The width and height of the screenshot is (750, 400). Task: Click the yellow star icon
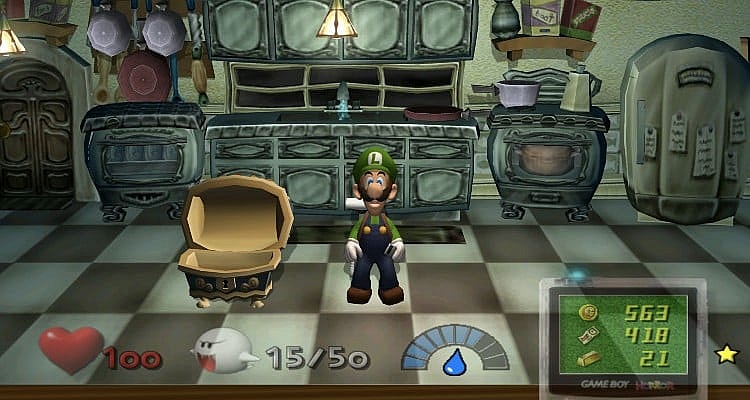click(x=725, y=353)
